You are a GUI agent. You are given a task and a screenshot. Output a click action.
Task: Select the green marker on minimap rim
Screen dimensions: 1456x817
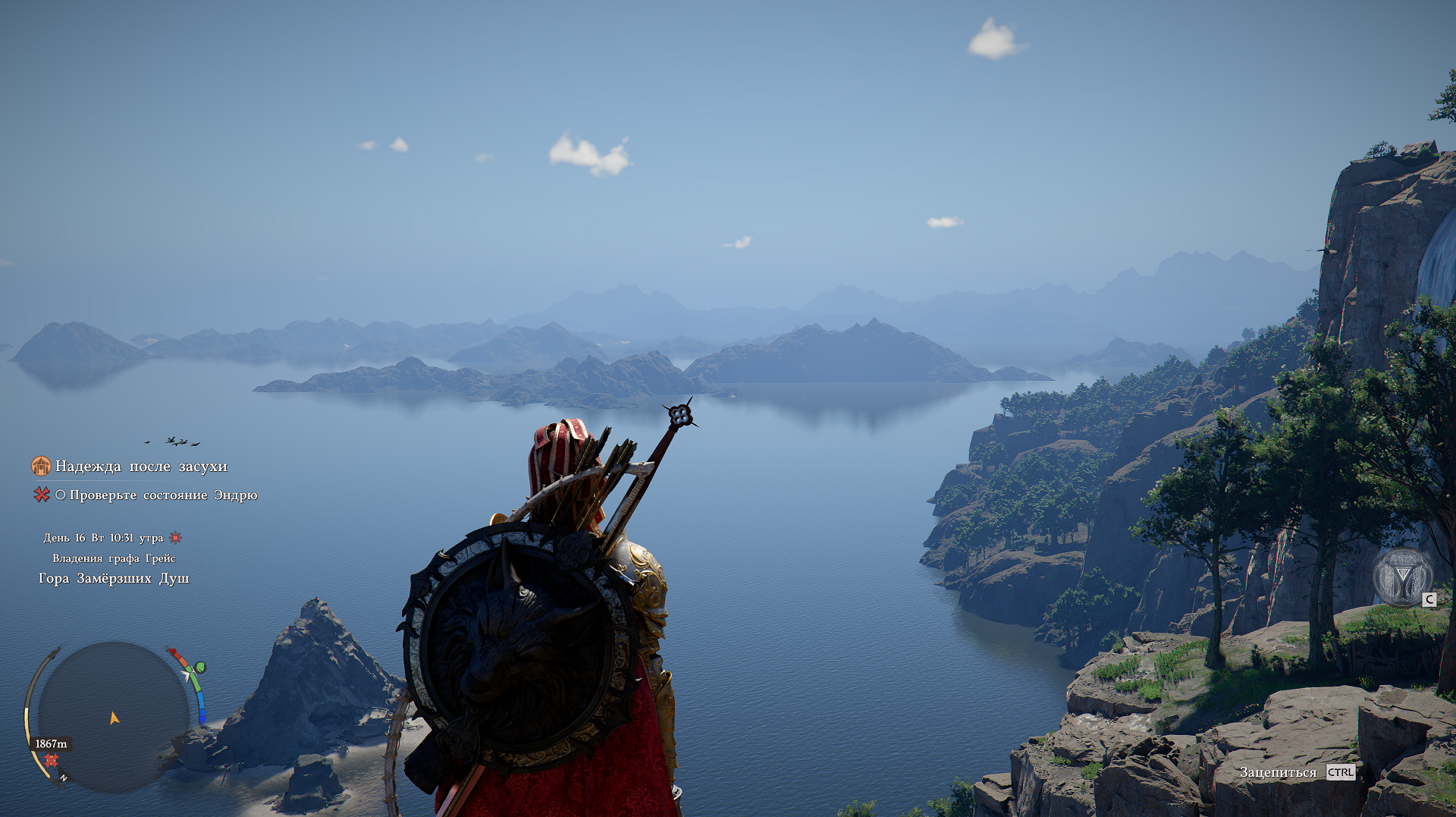pos(200,668)
